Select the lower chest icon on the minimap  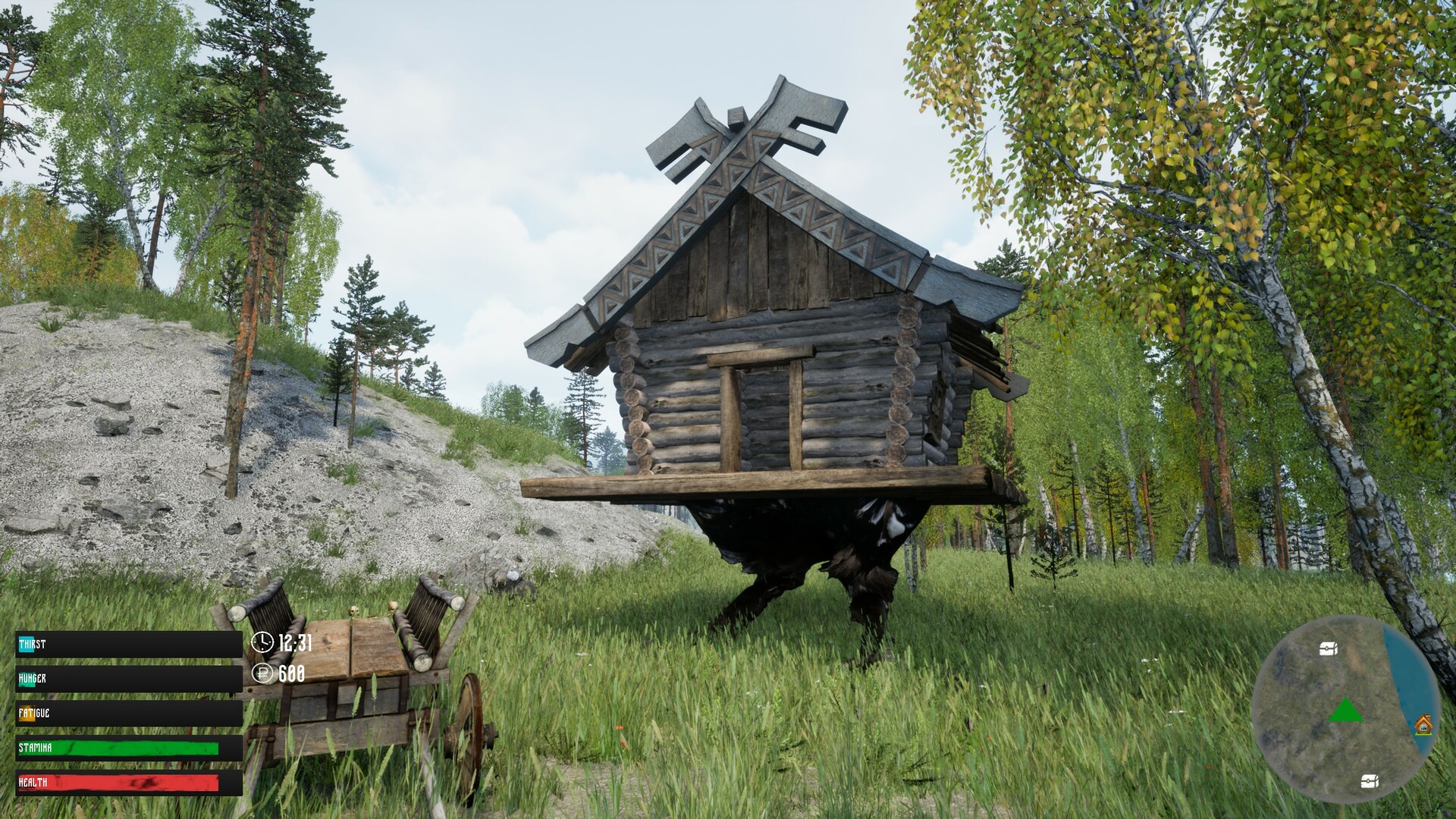pos(1369,780)
